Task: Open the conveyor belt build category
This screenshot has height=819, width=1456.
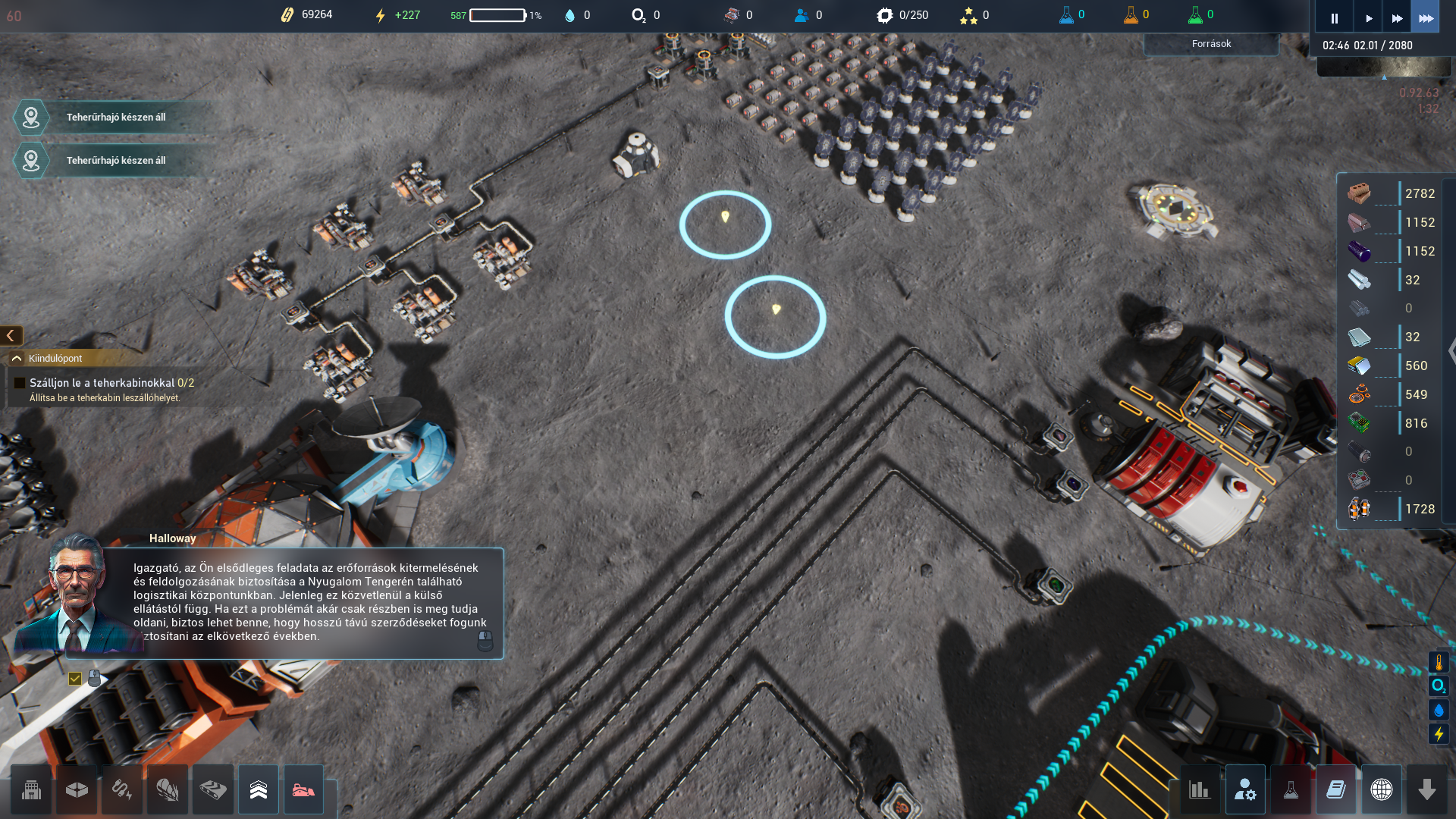Action: (213, 790)
